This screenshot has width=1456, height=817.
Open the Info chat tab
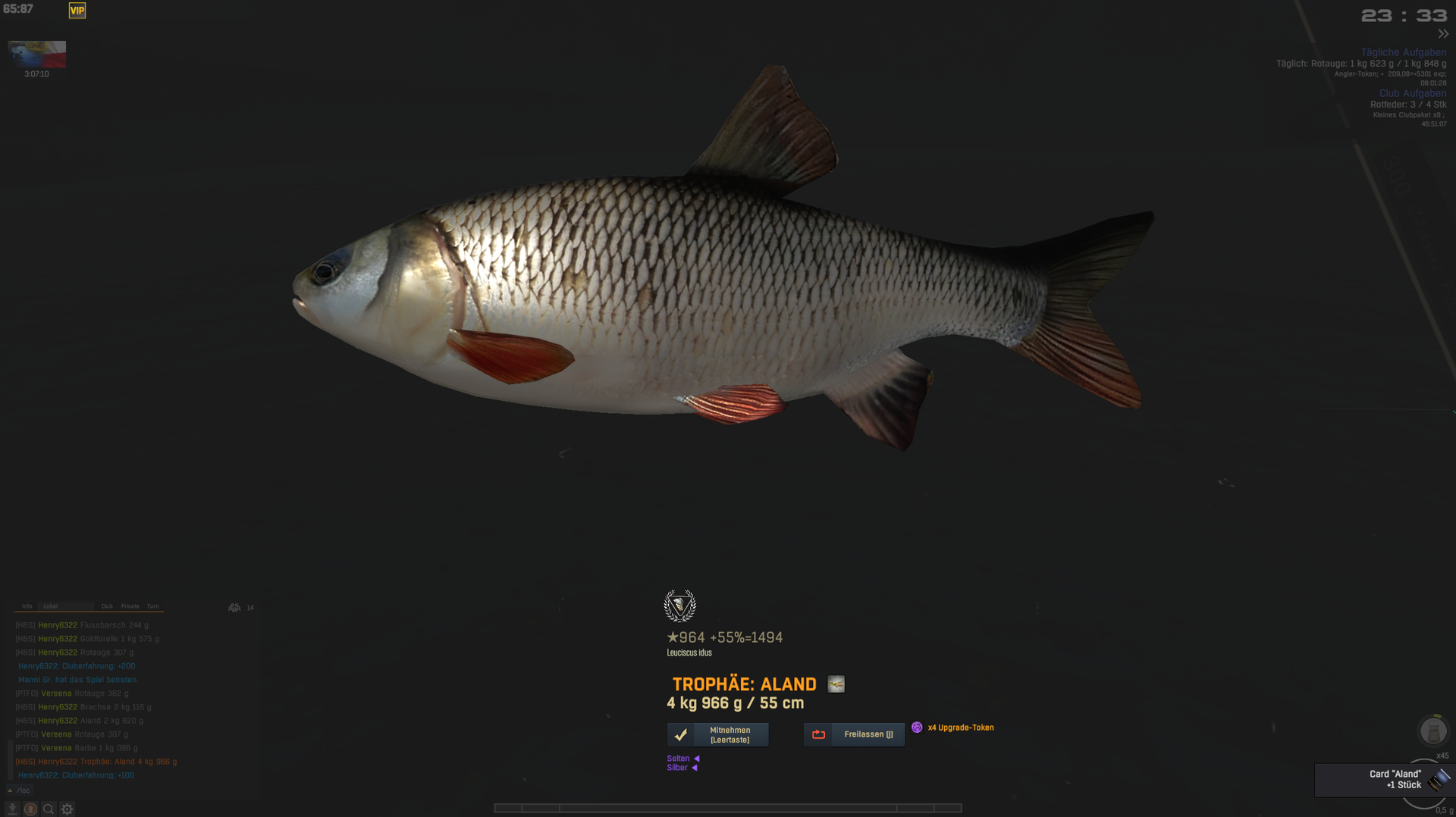27,606
